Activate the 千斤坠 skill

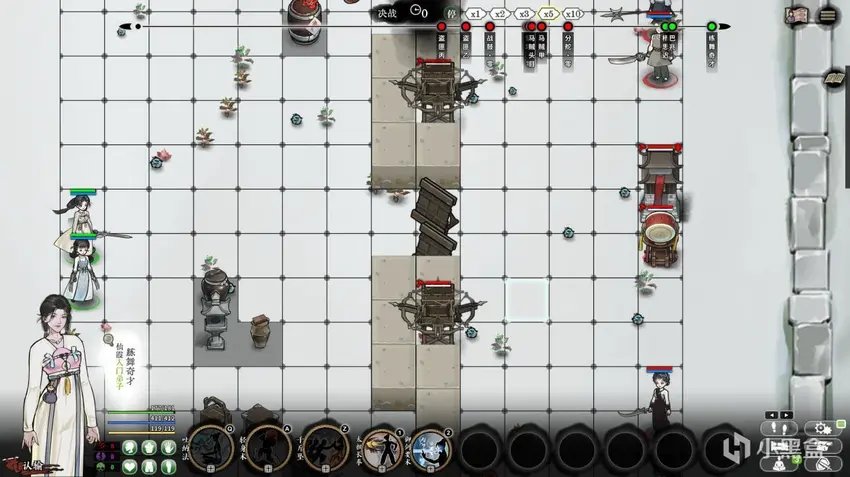tap(324, 446)
